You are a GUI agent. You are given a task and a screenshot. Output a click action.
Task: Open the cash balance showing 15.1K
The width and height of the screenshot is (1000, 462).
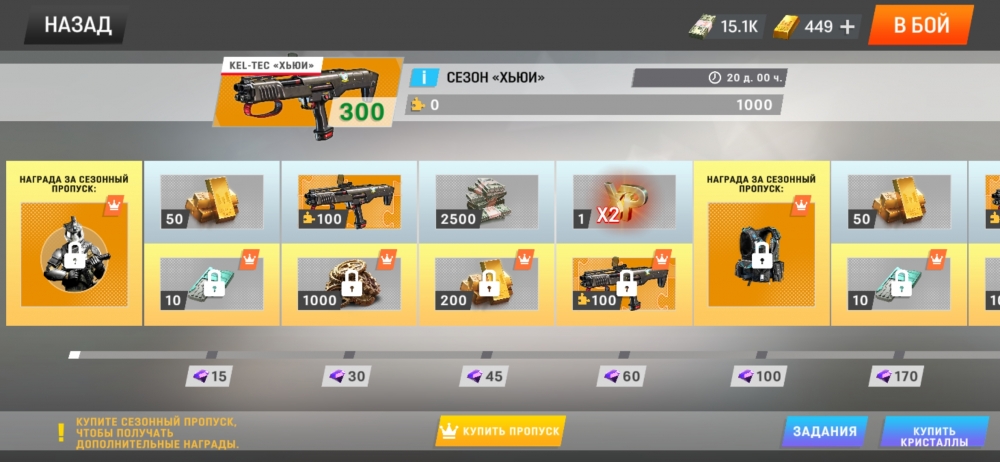[726, 26]
